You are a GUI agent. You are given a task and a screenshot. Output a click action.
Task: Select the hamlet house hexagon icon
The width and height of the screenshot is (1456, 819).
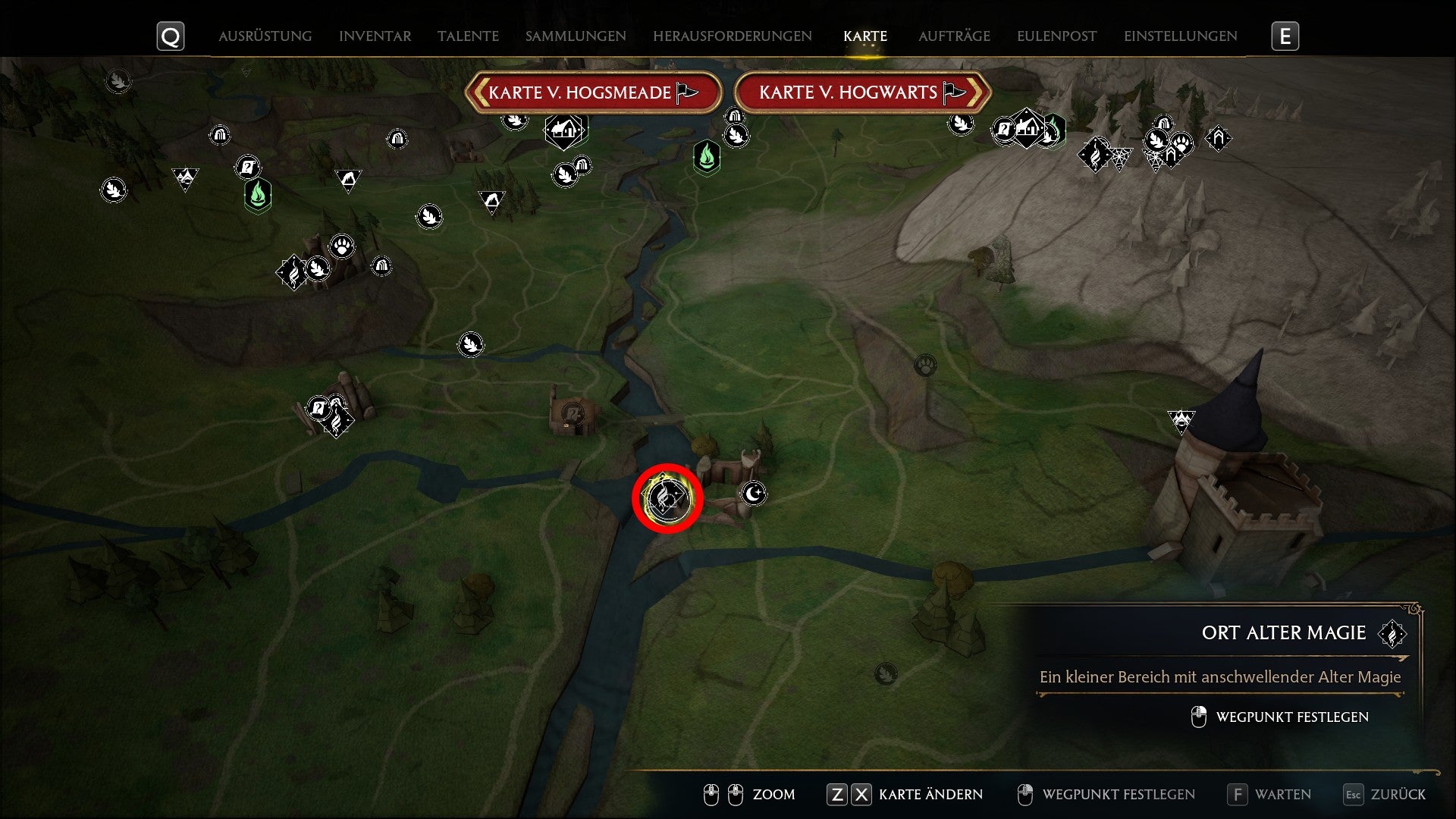(563, 129)
